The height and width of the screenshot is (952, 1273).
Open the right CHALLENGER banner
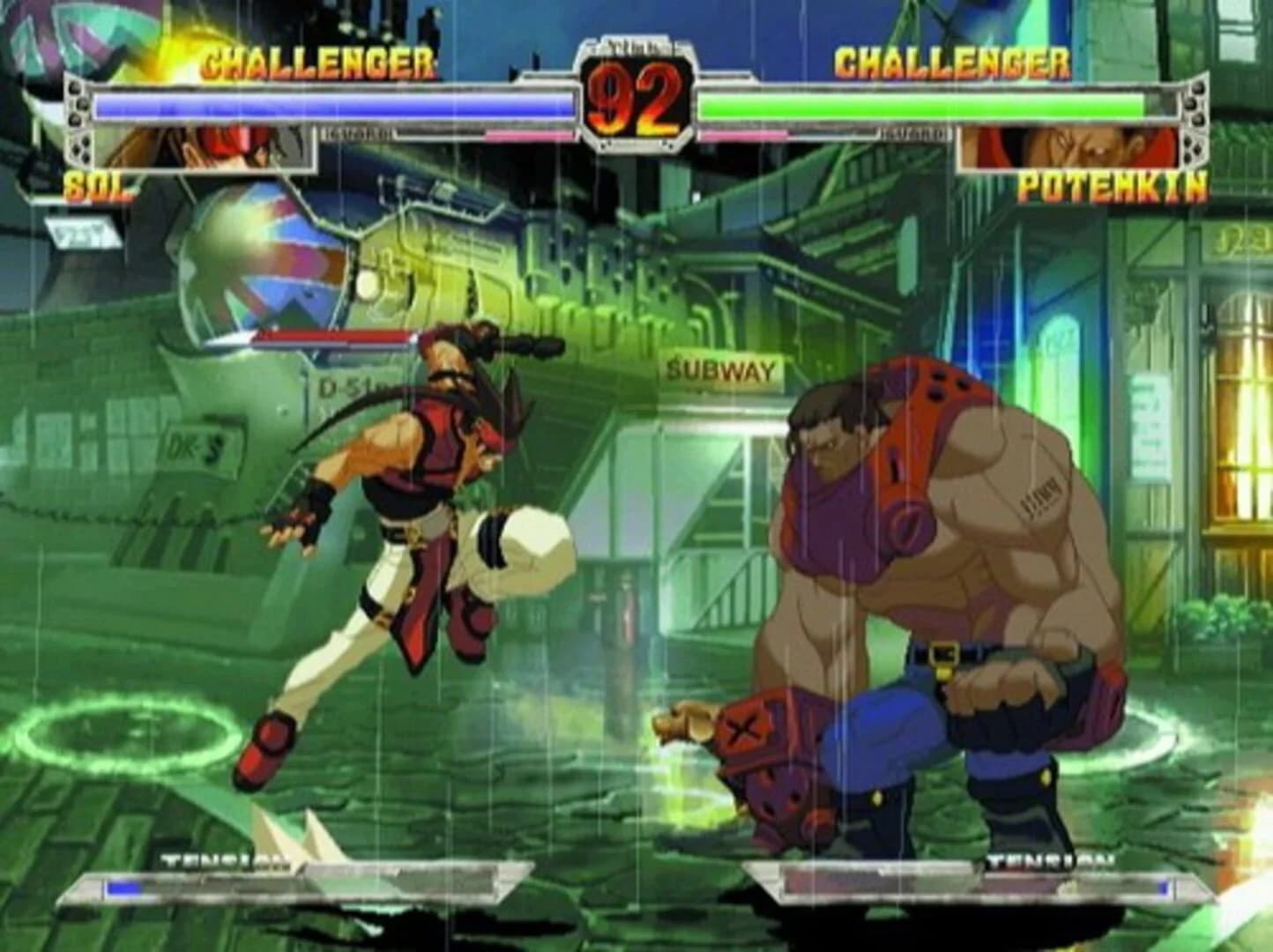click(x=952, y=62)
